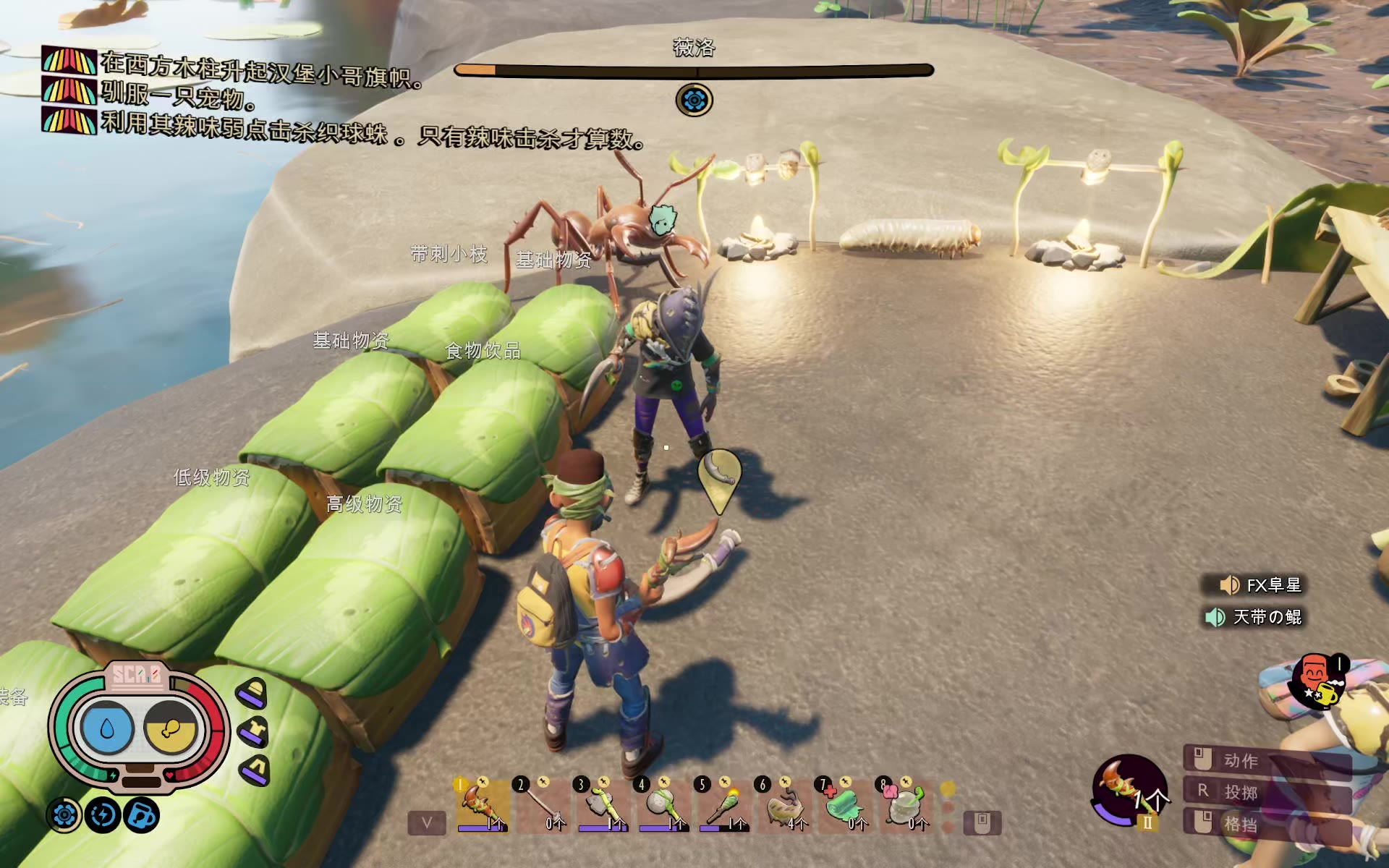Screen dimensions: 1389x868
Task: Click the hunger drumstick gauge
Action: point(171,728)
